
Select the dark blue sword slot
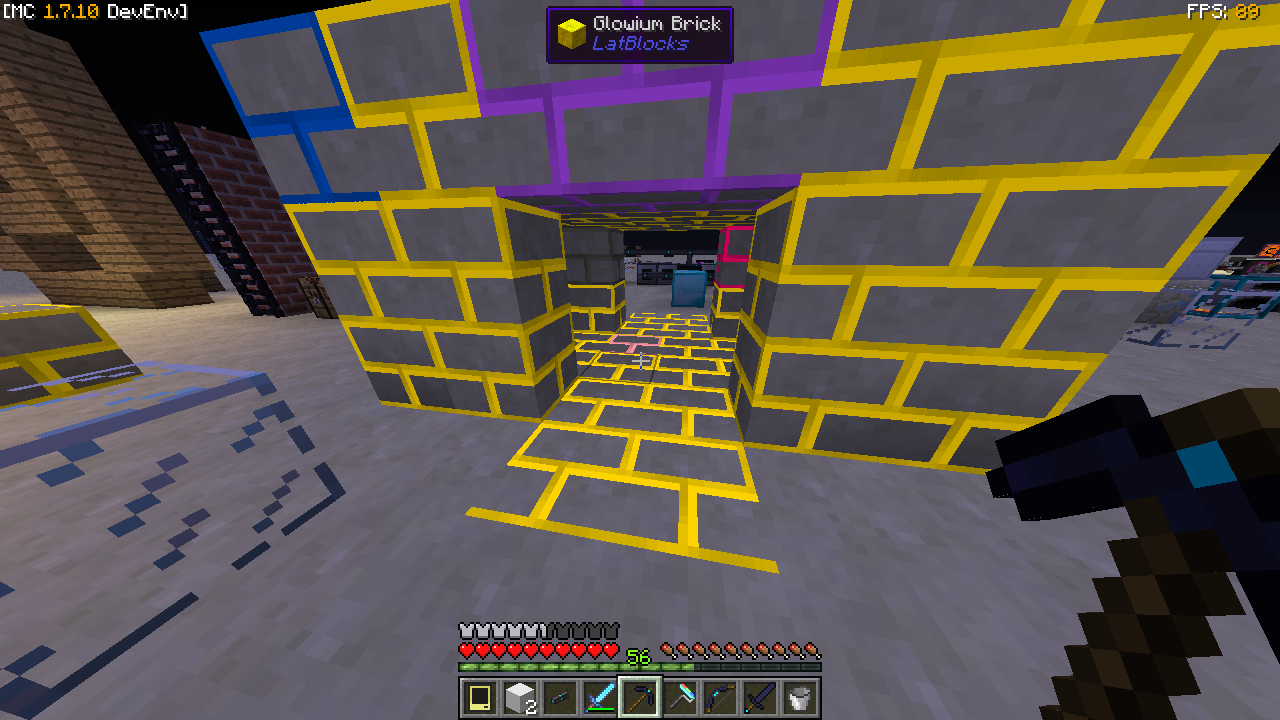760,697
